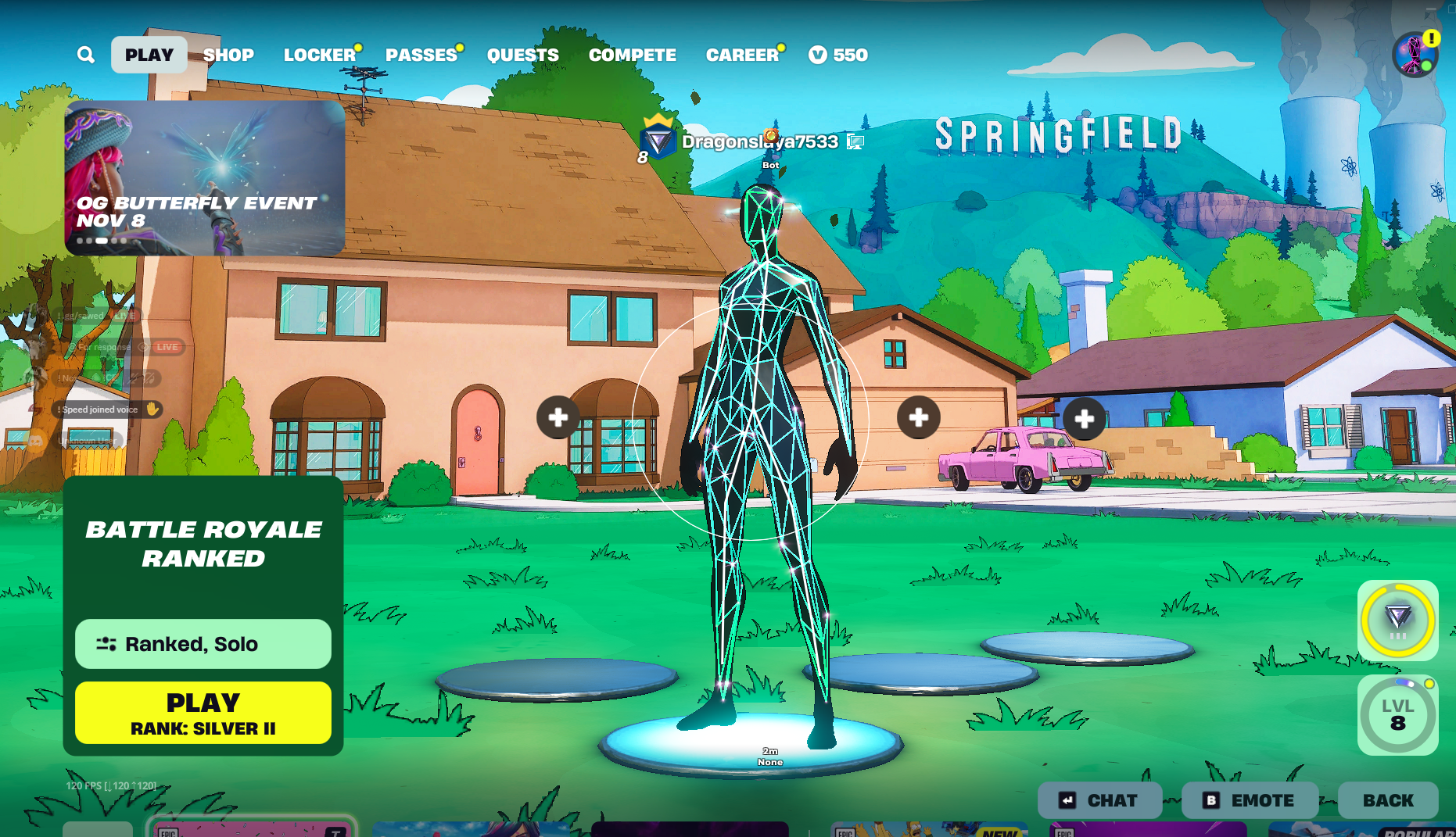The height and width of the screenshot is (837, 1456).
Task: Switch to the Shop tab
Action: pyautogui.click(x=228, y=55)
